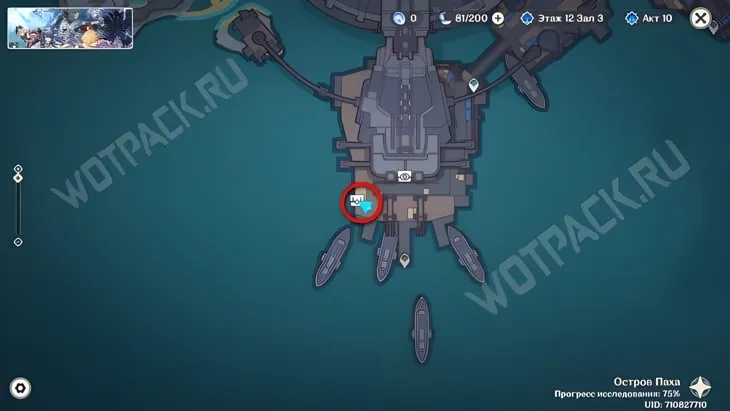Image resolution: width=730 pixels, height=411 pixels.
Task: Open the region selector star icon
Action: [x=704, y=387]
